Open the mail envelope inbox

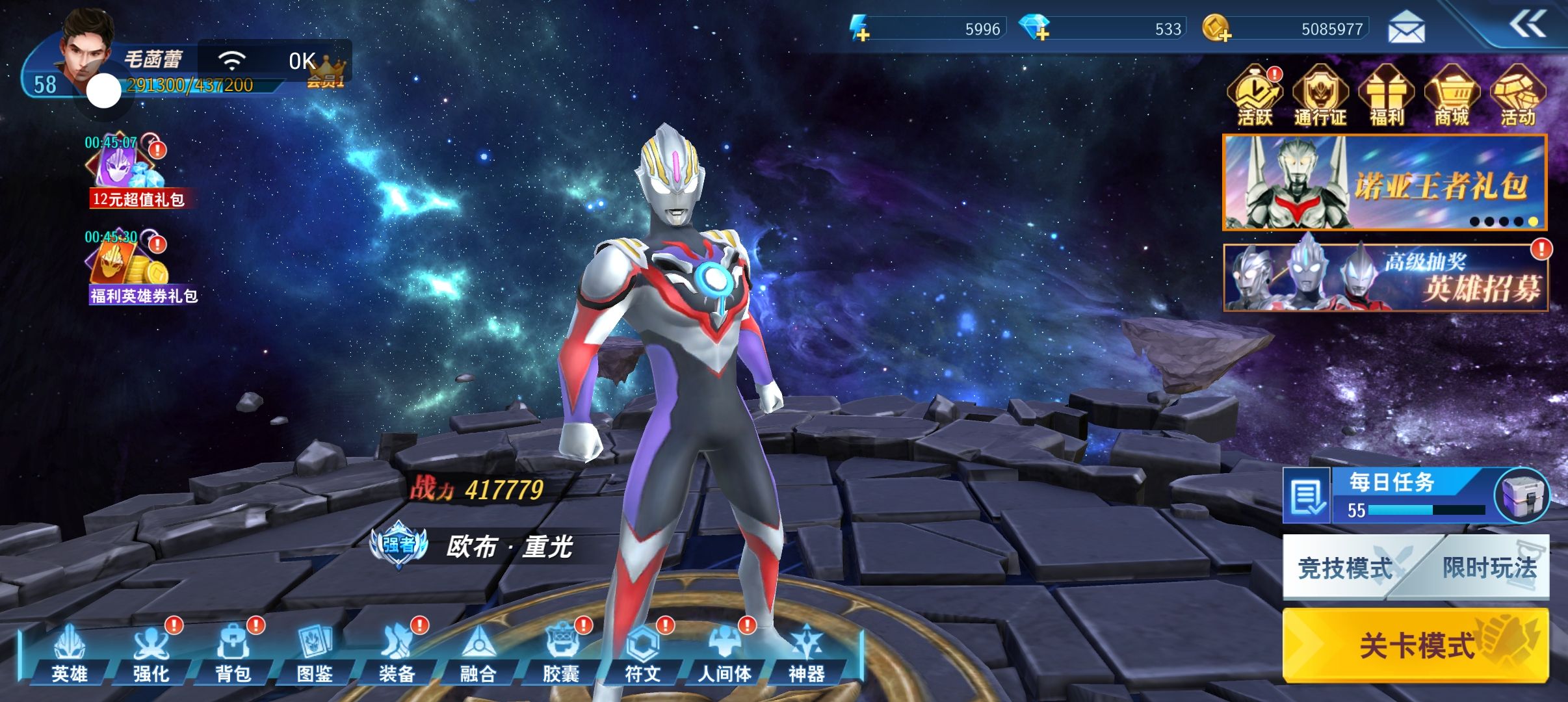(1406, 29)
